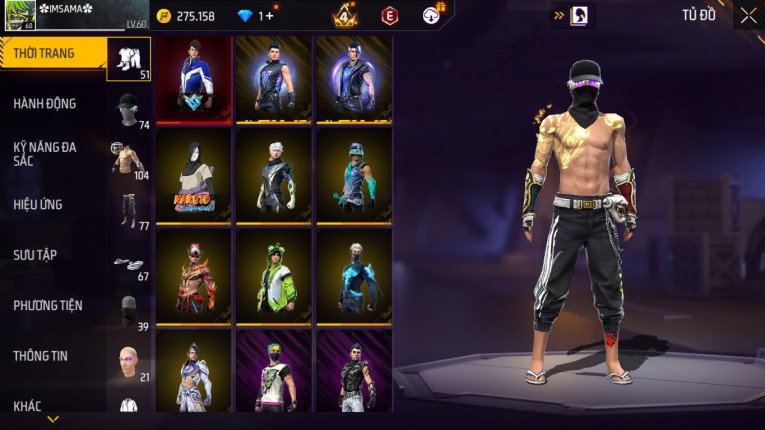The height and width of the screenshot is (430, 765).
Task: Click the diamond top-up plus button
Action: point(267,16)
